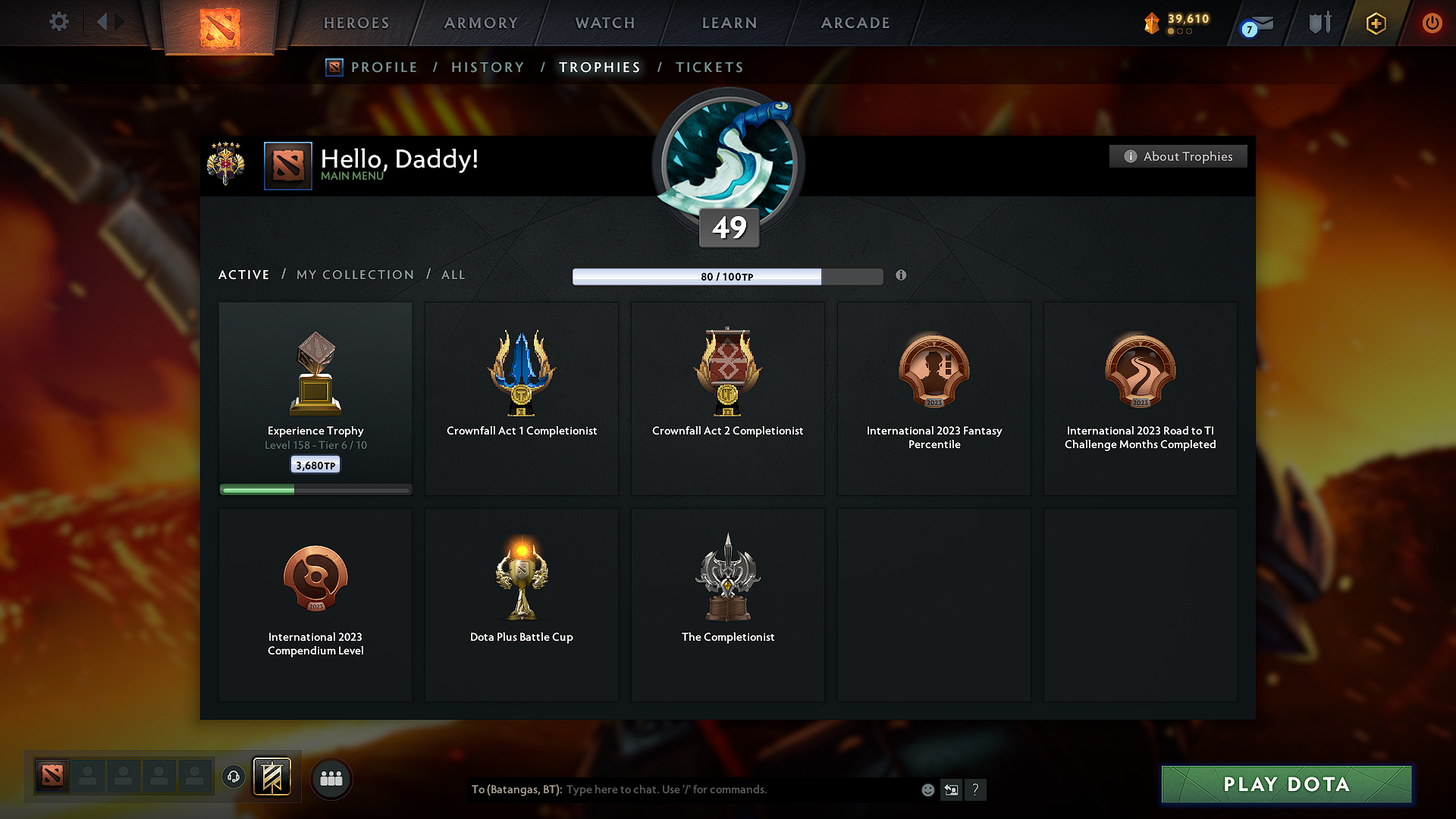
Task: Open the settings gear menu
Action: [x=58, y=22]
